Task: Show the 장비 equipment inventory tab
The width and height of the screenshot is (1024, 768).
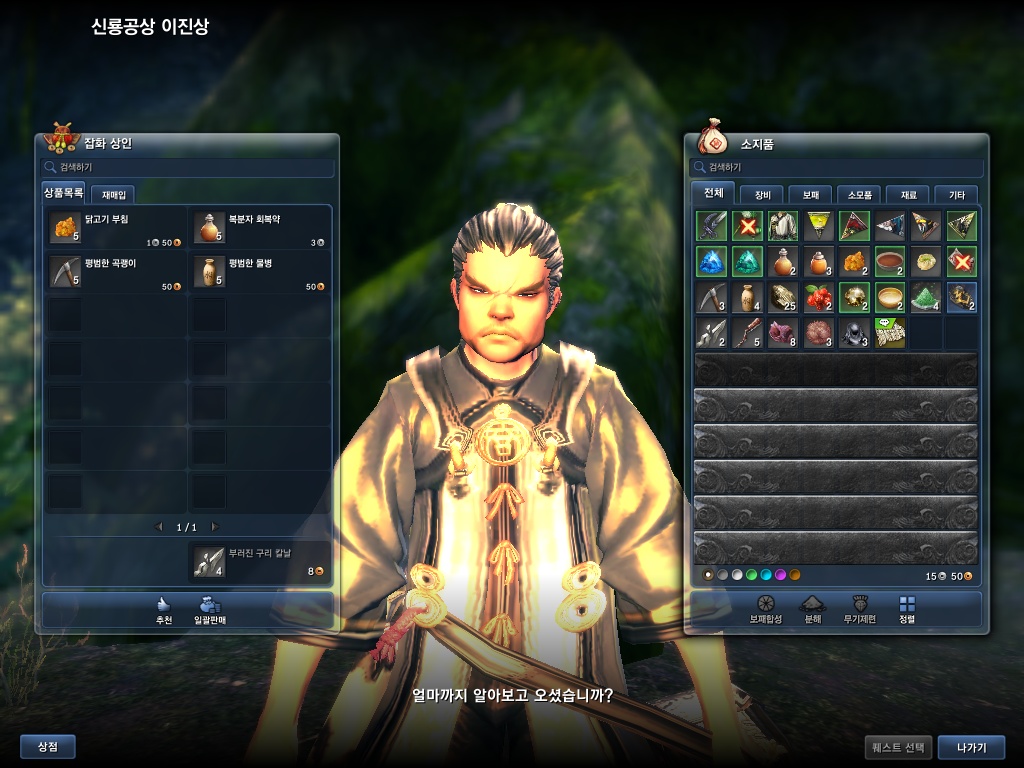Action: tap(762, 194)
